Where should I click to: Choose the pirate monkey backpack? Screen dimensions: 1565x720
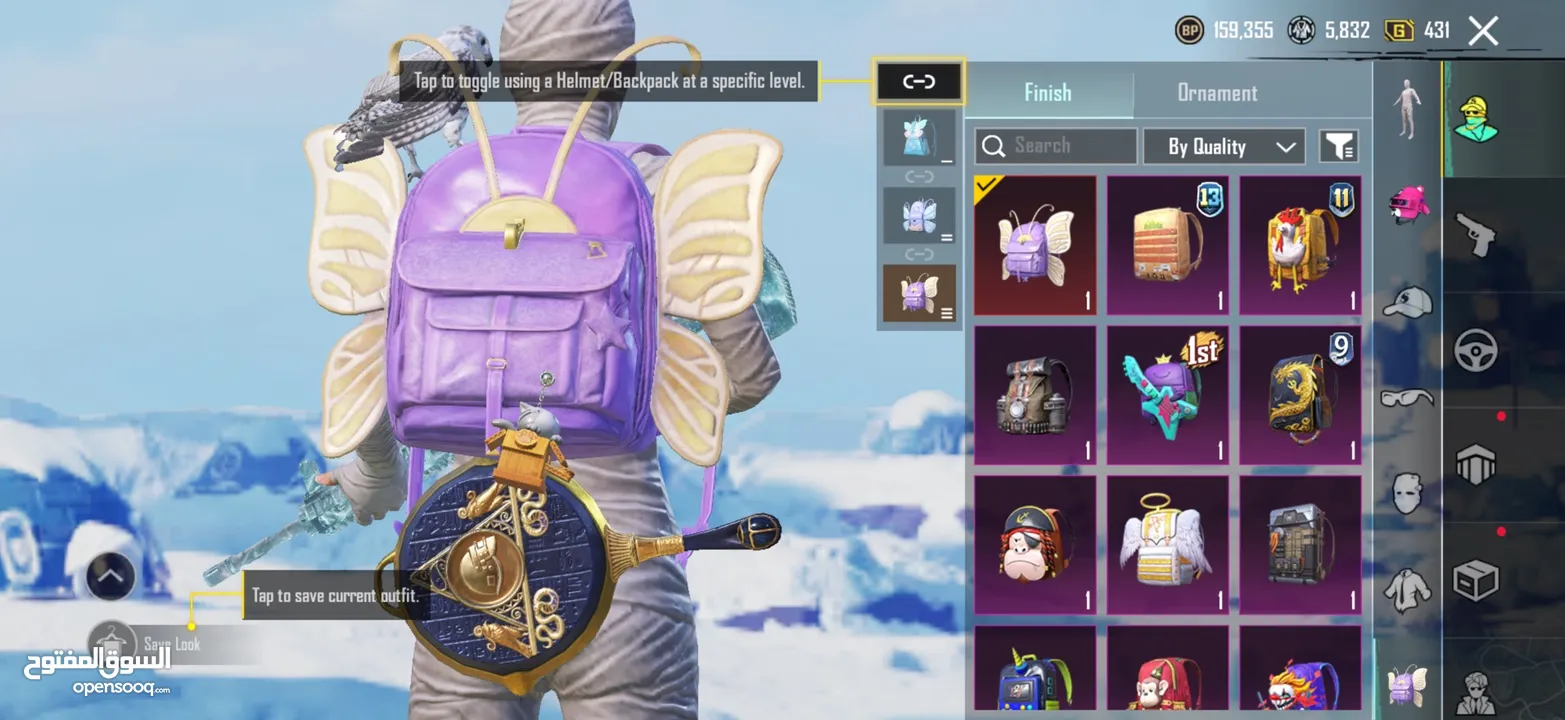tap(1034, 545)
